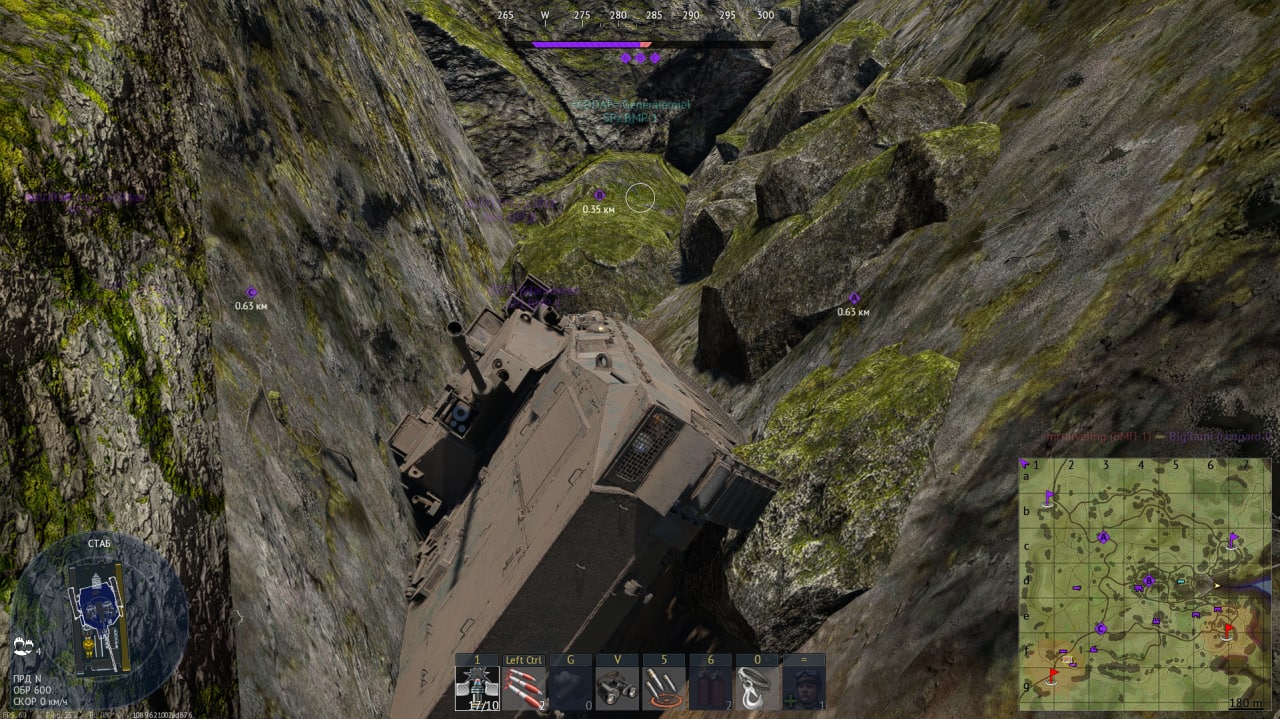This screenshot has width=1280, height=719.
Task: Select the crew replenish portrait slot
Action: pyautogui.click(x=803, y=688)
